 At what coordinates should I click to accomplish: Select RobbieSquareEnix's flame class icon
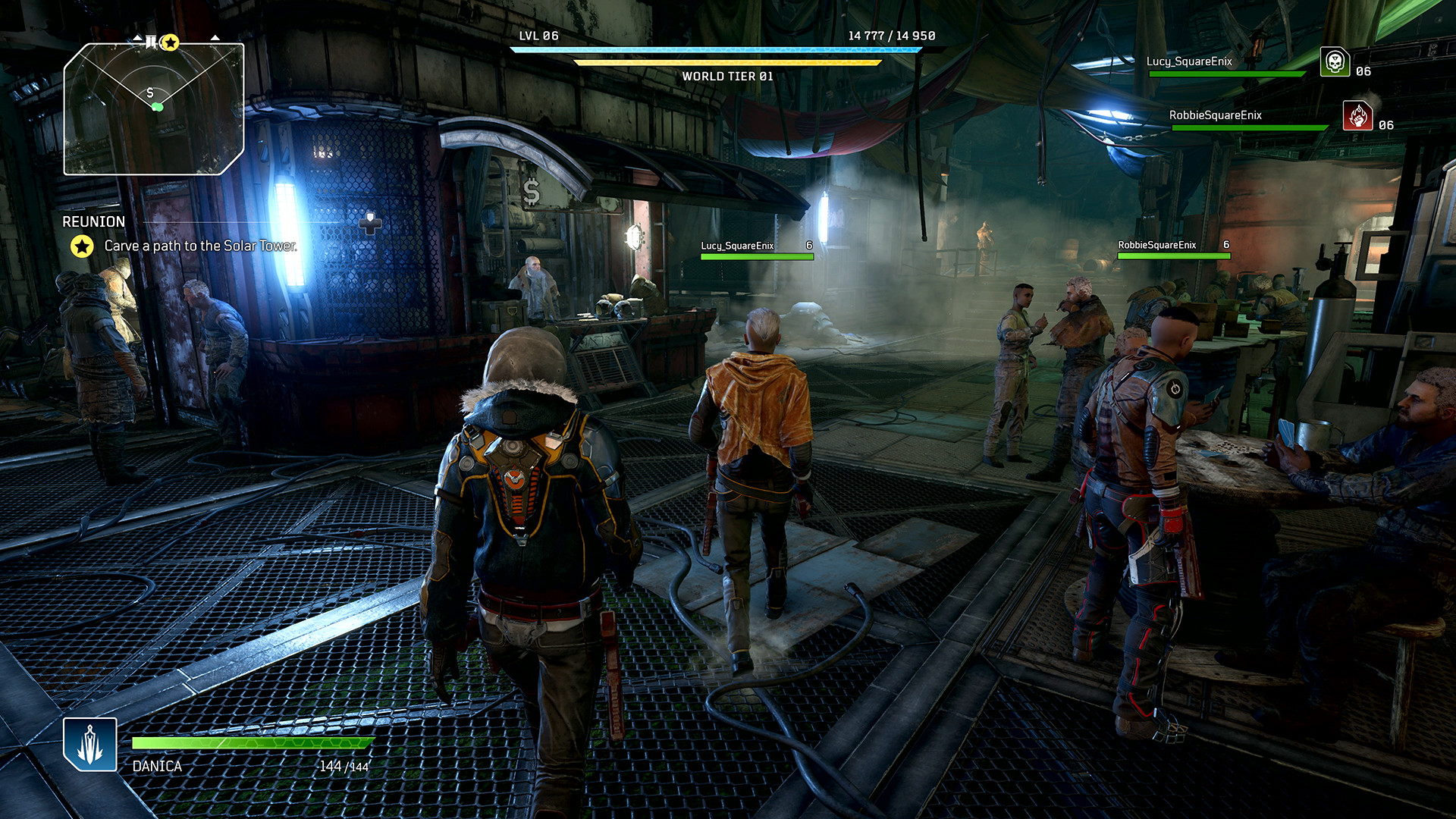1357,116
